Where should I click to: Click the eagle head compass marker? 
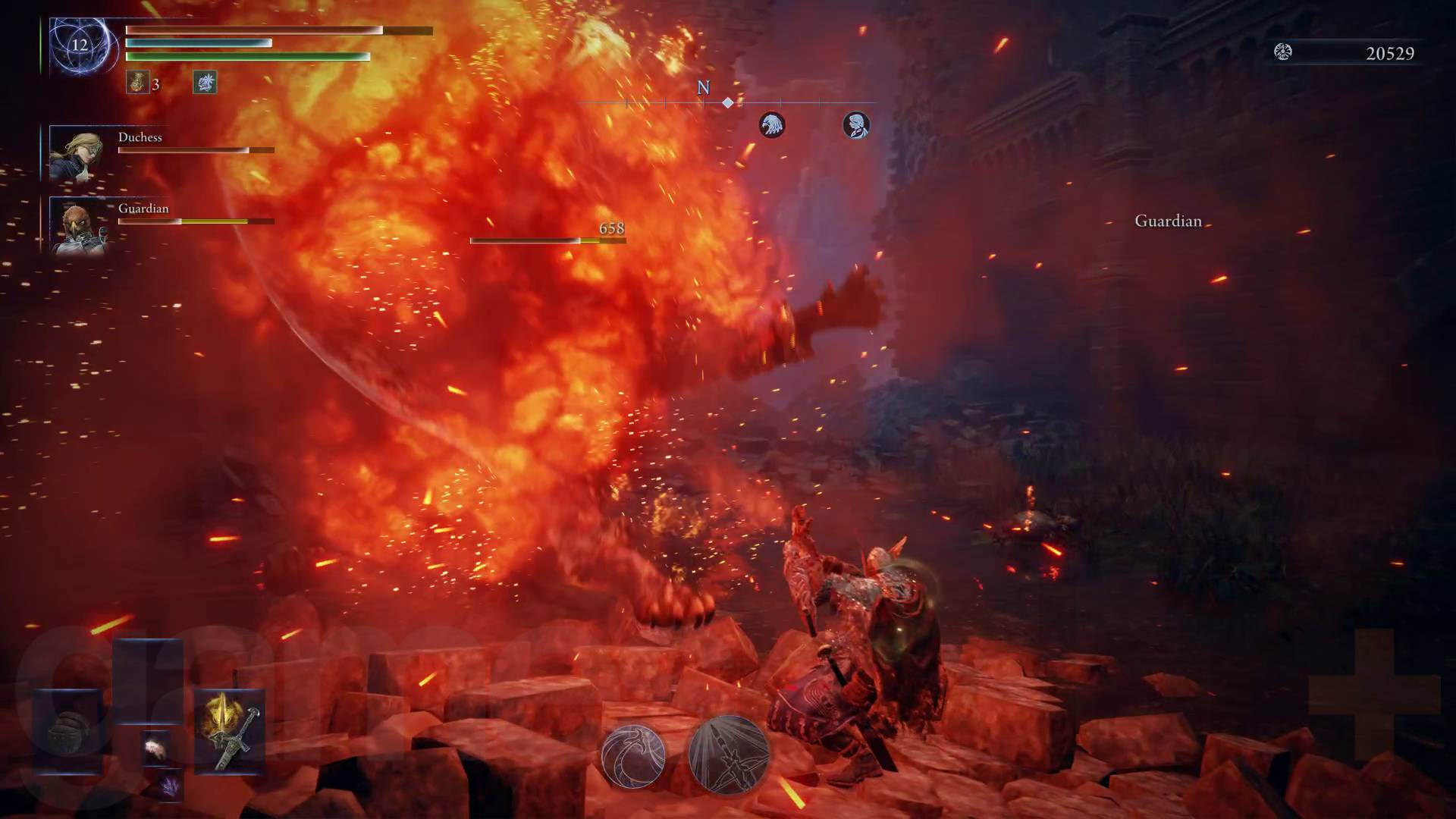[x=772, y=125]
